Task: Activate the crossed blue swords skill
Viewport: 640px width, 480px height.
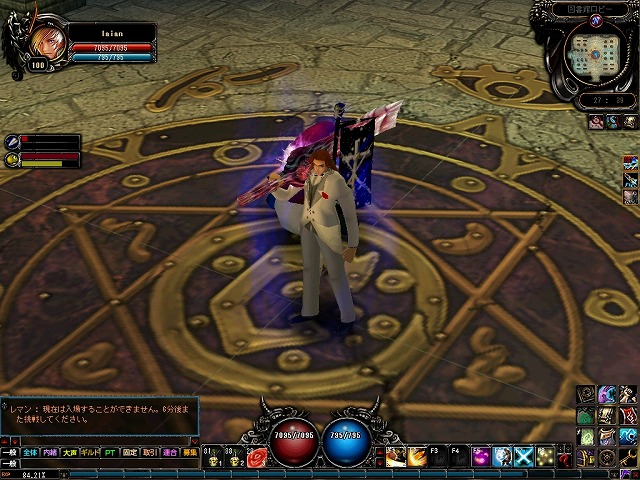Action: tap(523, 457)
